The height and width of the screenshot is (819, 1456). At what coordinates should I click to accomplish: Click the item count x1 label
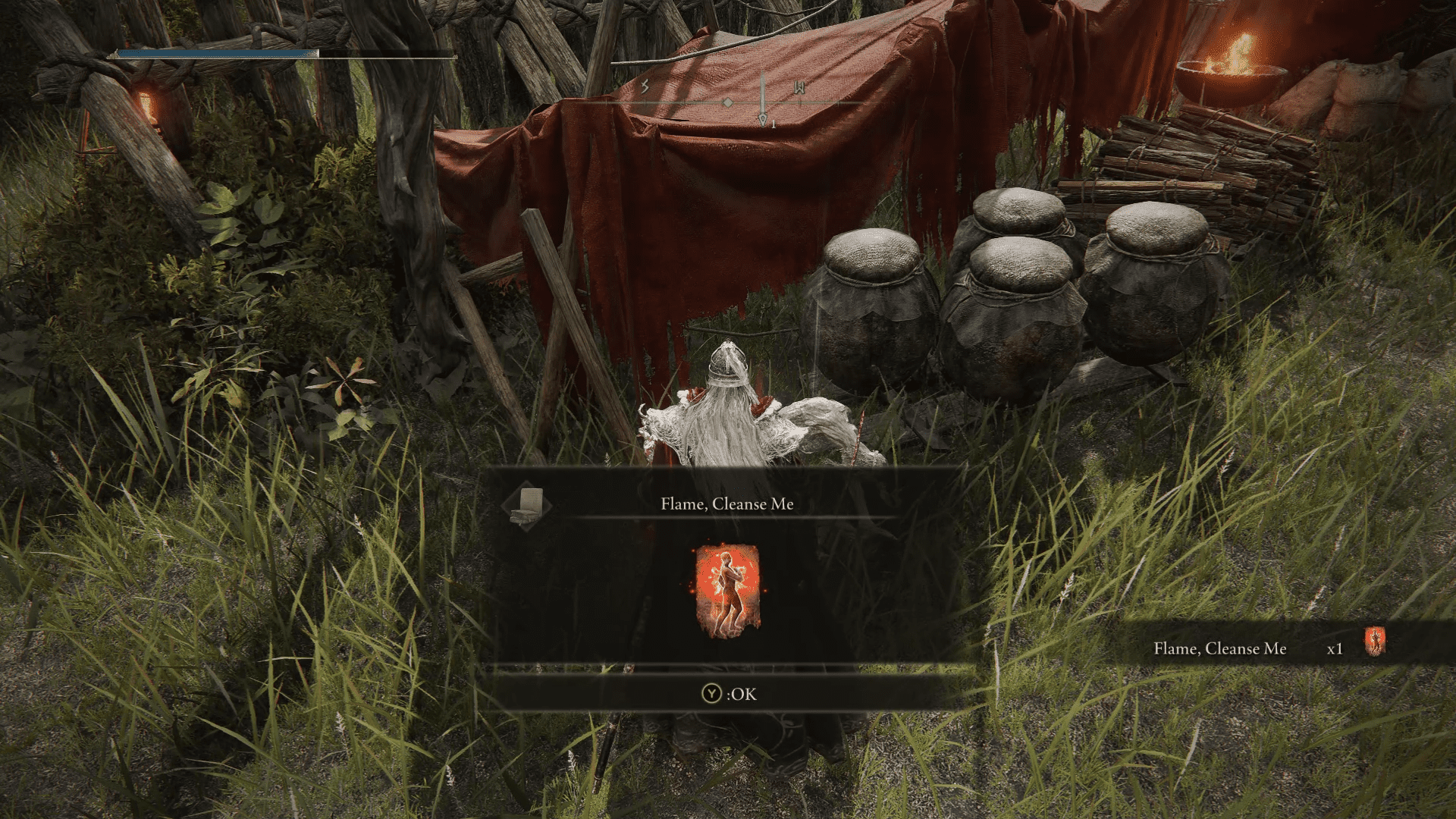tap(1335, 649)
